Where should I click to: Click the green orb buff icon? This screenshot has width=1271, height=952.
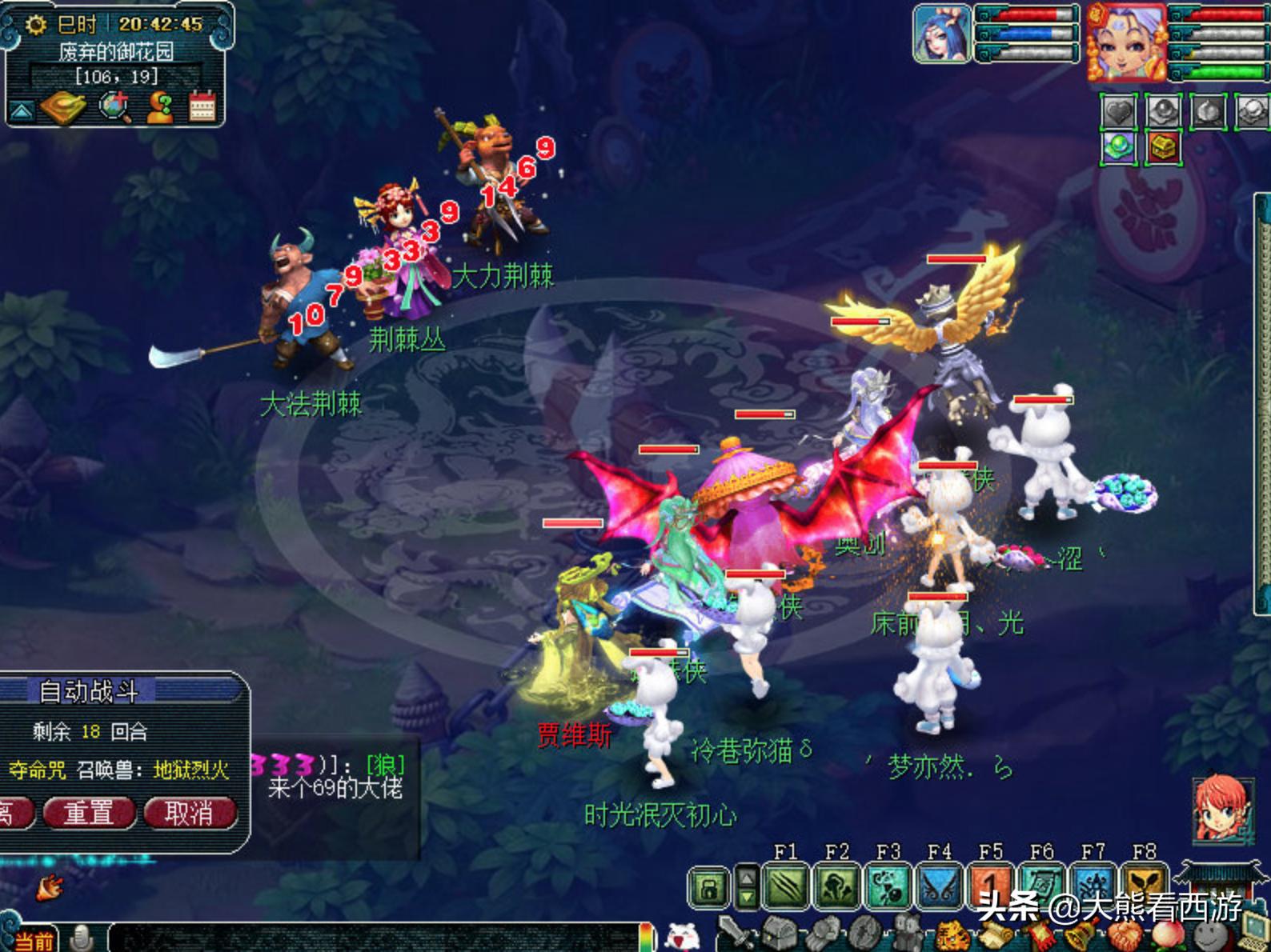click(1118, 147)
